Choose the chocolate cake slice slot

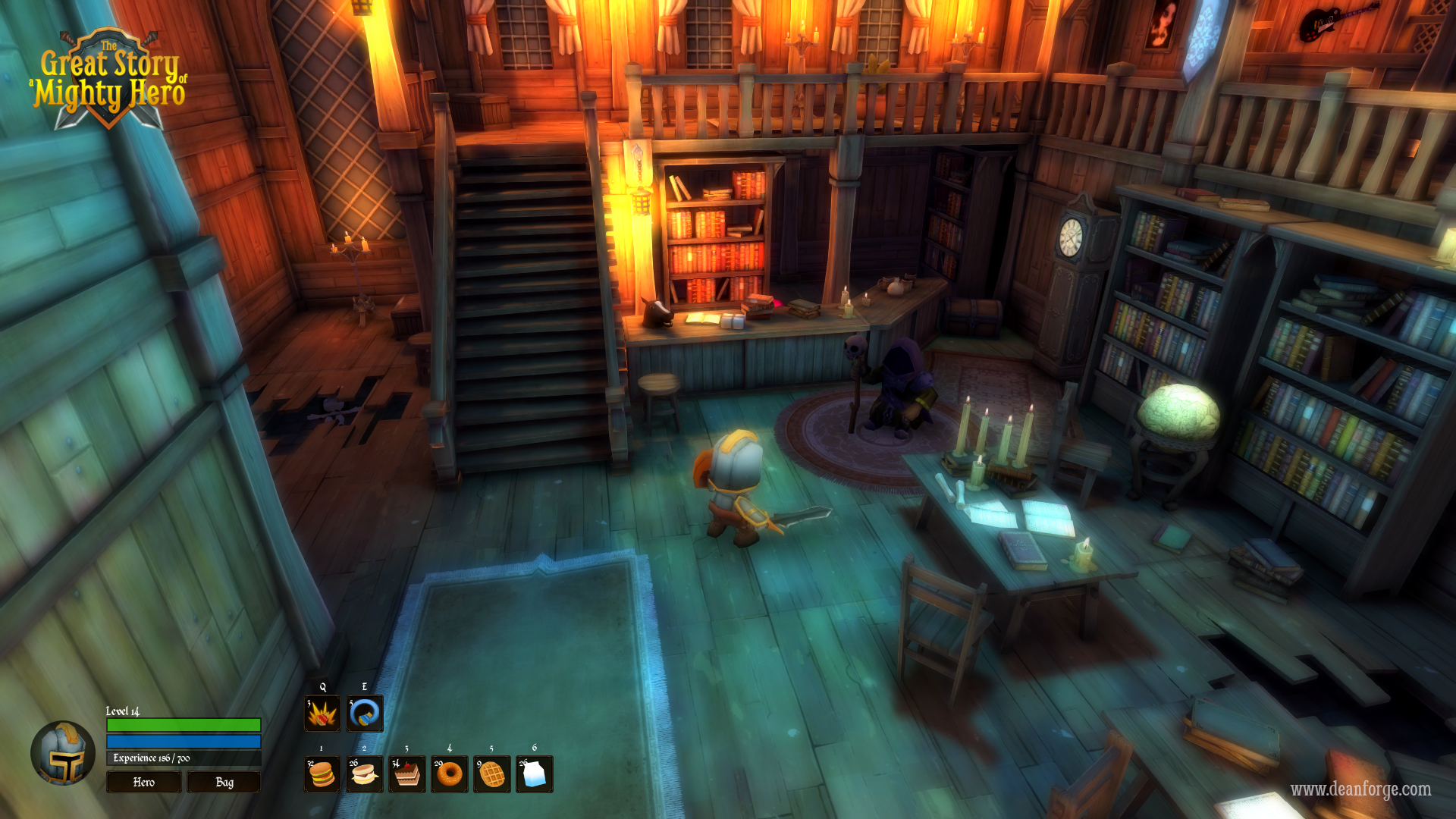tap(407, 774)
